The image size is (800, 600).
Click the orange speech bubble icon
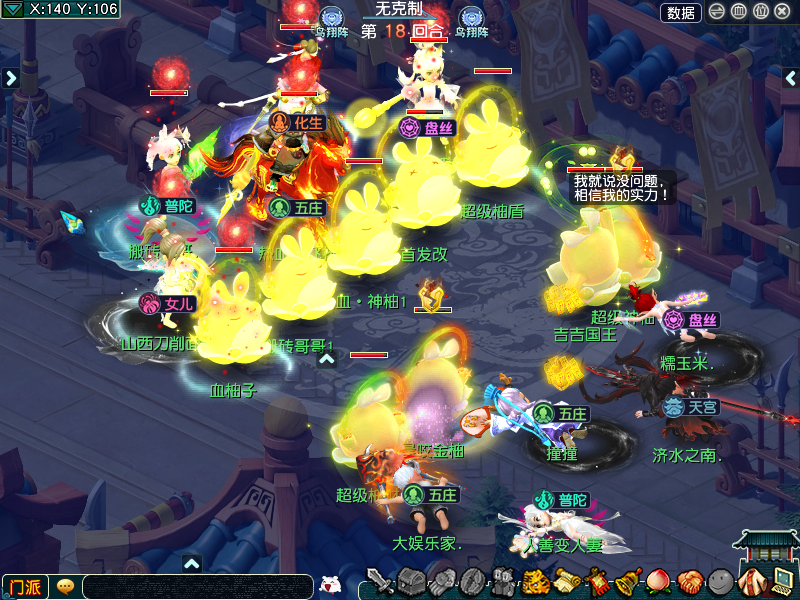[66, 587]
